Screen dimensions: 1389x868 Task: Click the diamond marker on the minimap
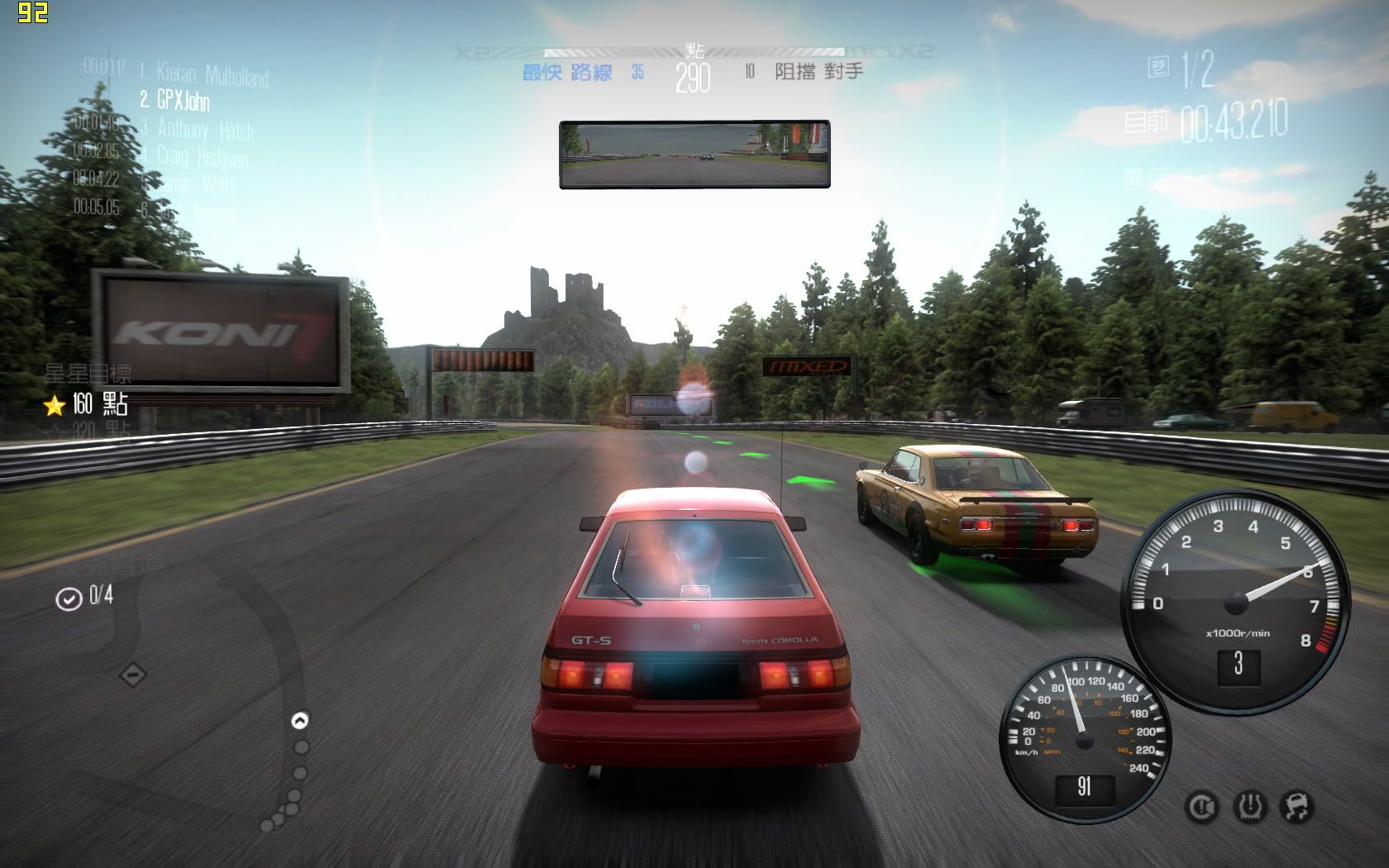point(133,675)
